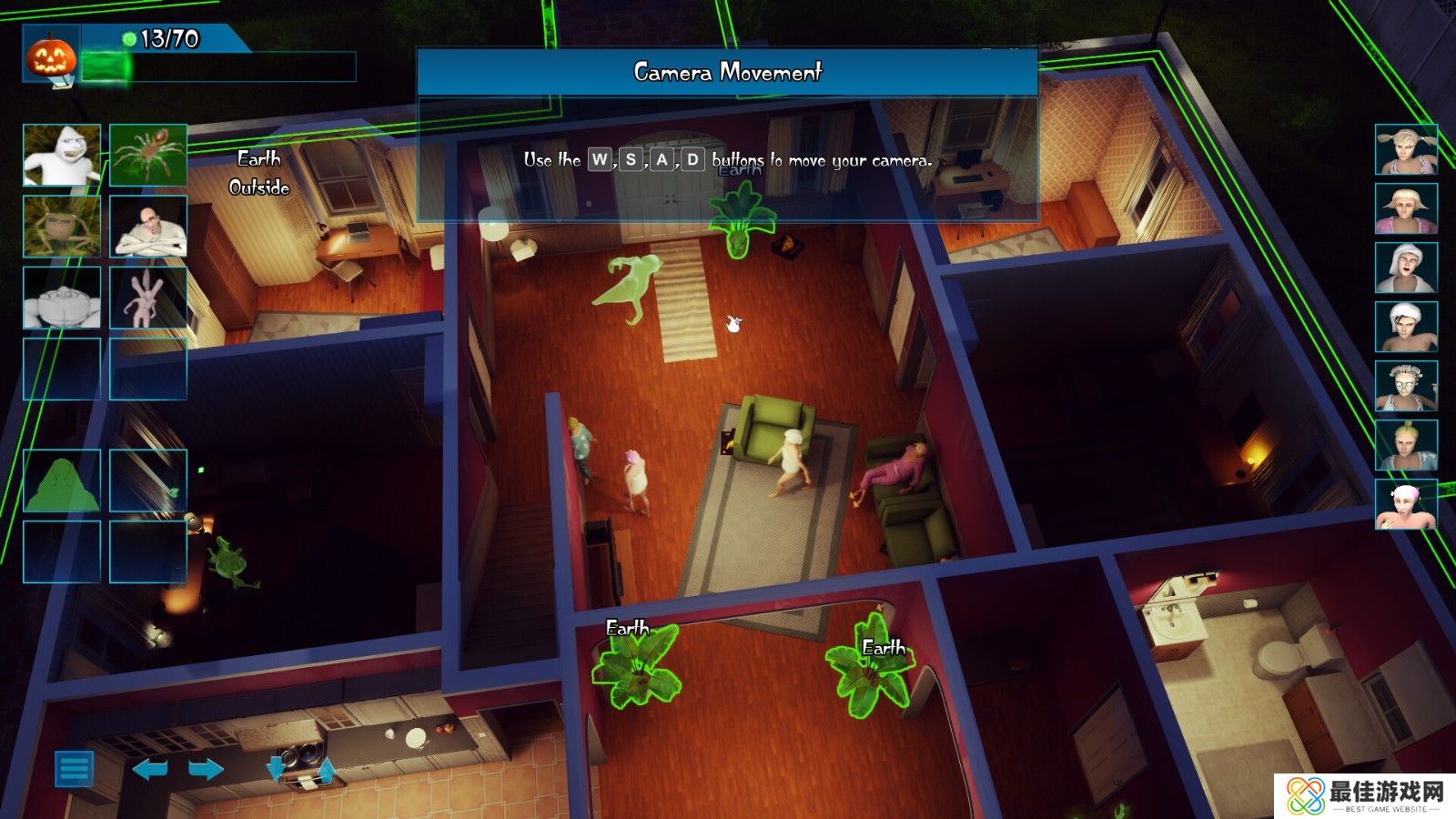1456x819 pixels.
Task: Select the grassy plant creature portrait
Action: click(x=62, y=227)
